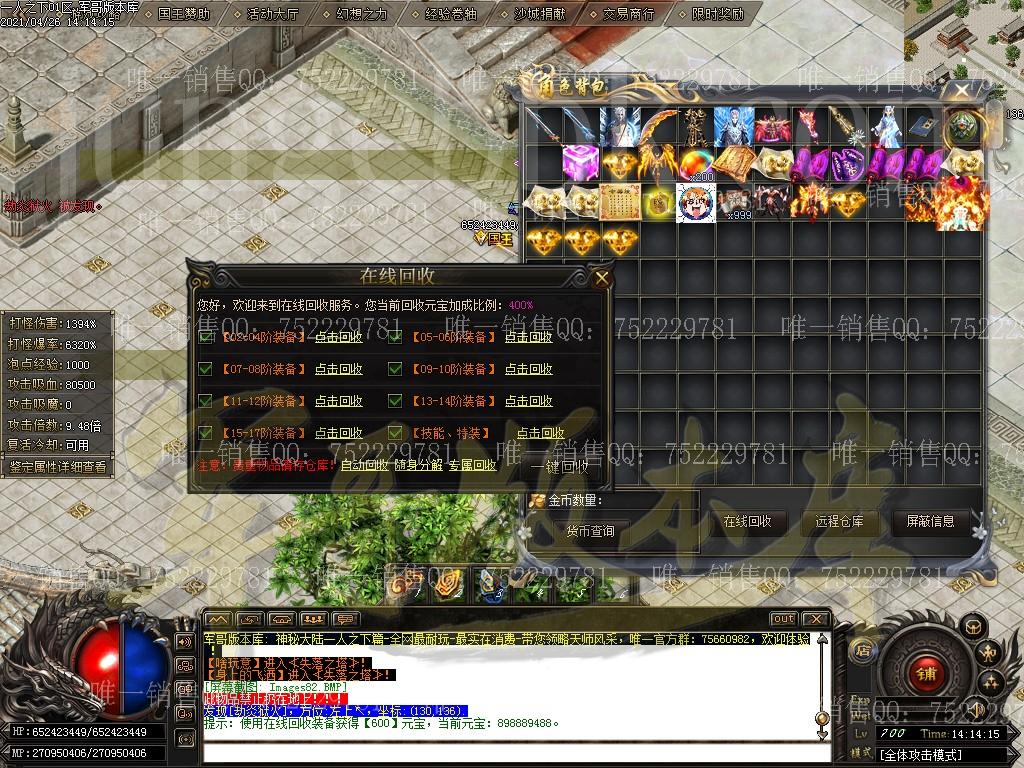Choose the 自动回收 auto-recycle link

[x=364, y=465]
